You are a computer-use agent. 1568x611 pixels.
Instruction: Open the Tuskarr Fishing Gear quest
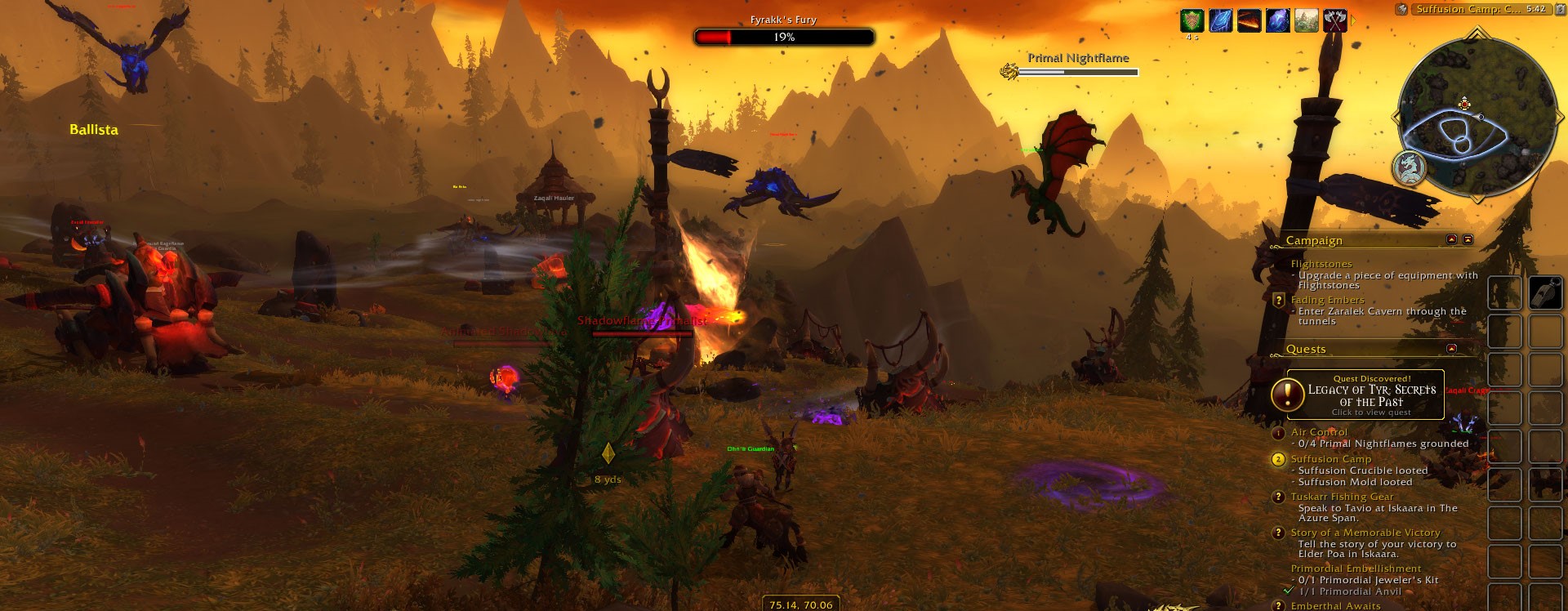pos(1342,497)
